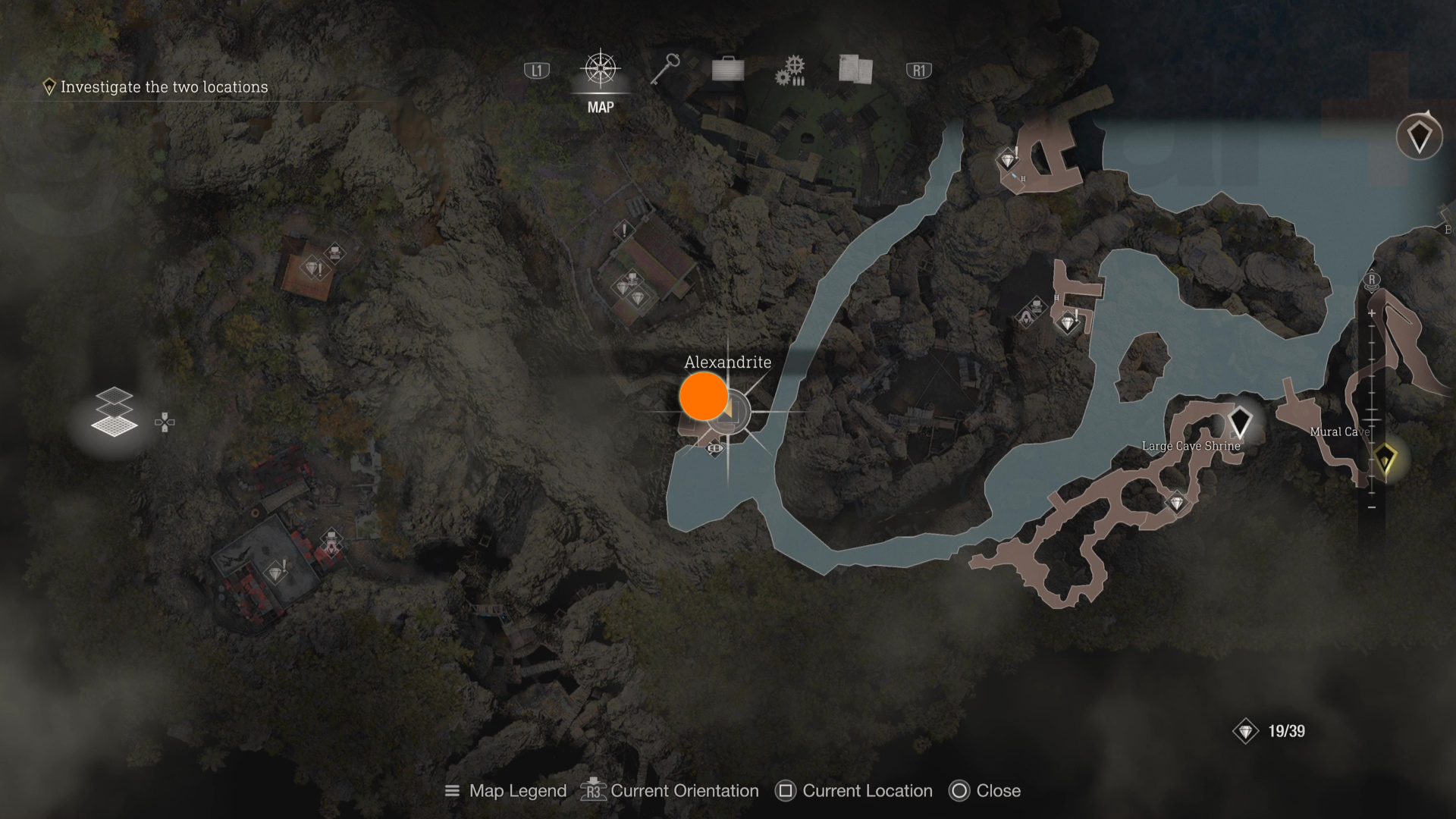Image resolution: width=1456 pixels, height=819 pixels.
Task: Select the Large Cave Shrine marker
Action: (x=1239, y=422)
